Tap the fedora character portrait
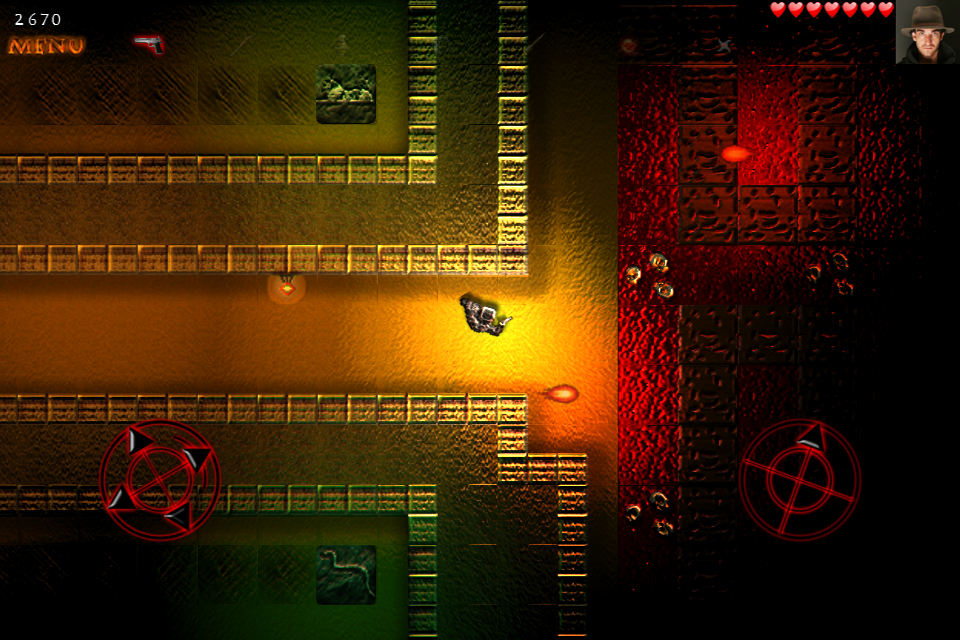 926,32
